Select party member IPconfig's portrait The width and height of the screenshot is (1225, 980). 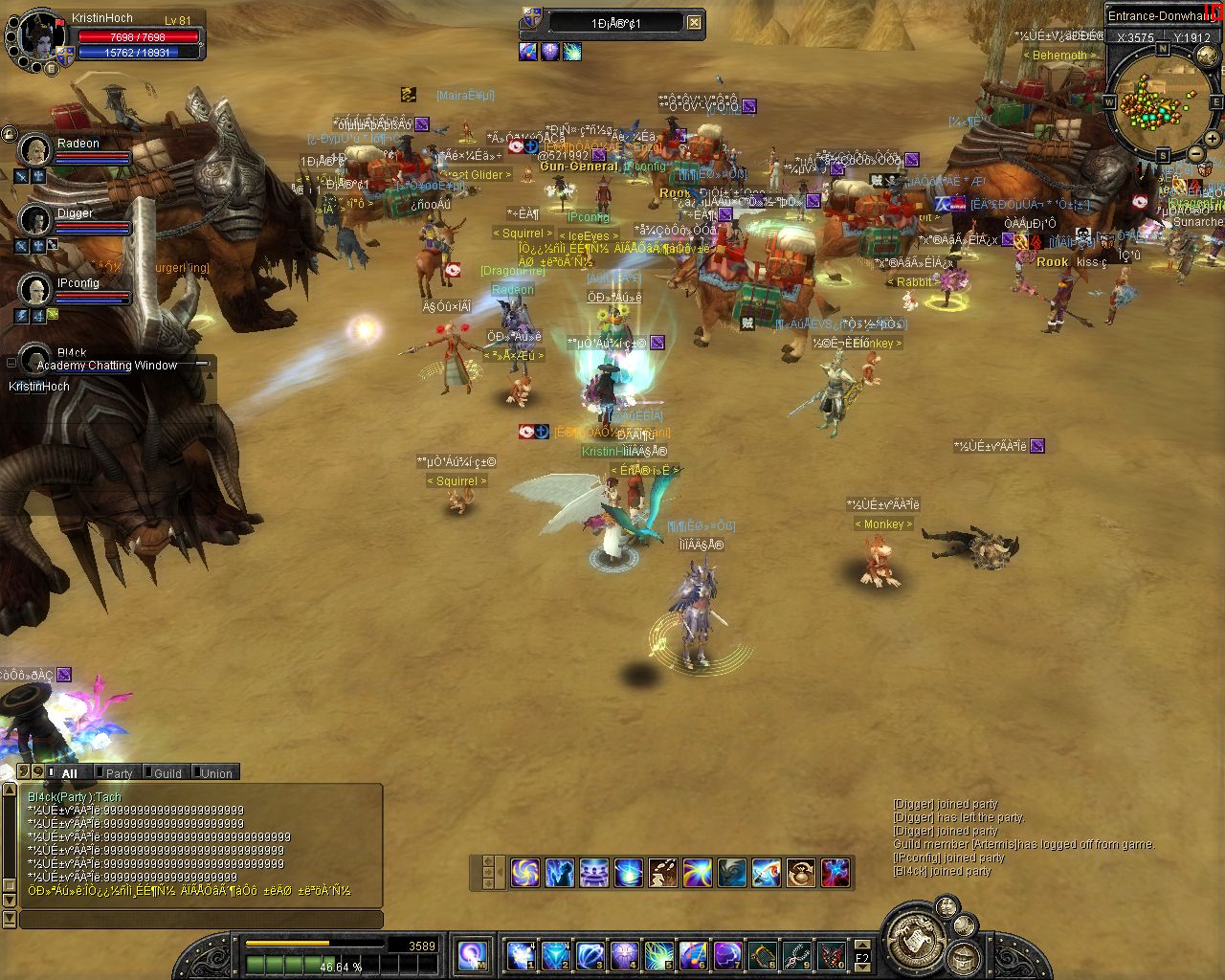coord(35,289)
